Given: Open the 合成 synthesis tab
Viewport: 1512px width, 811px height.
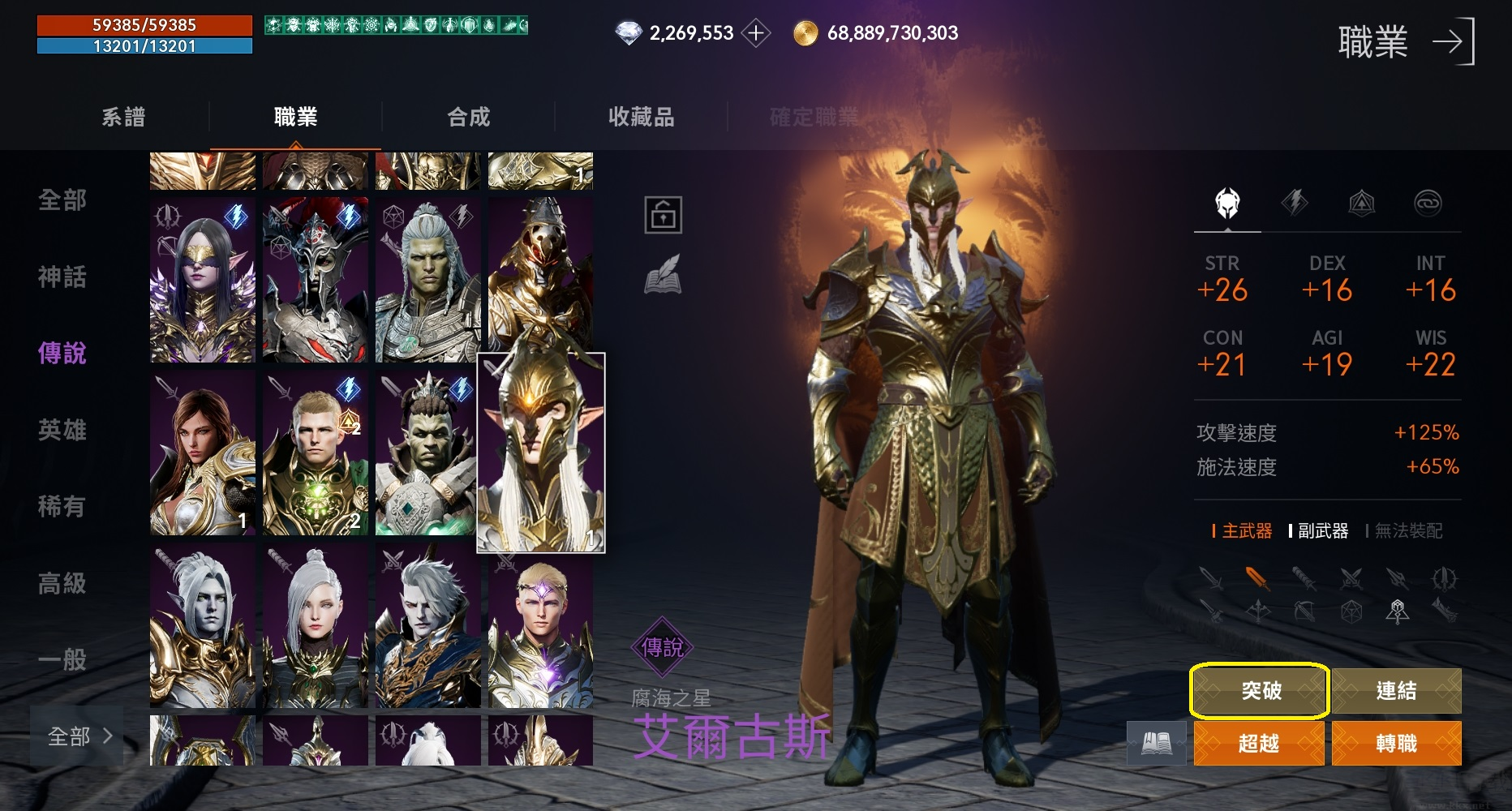Looking at the screenshot, I should click(x=469, y=117).
